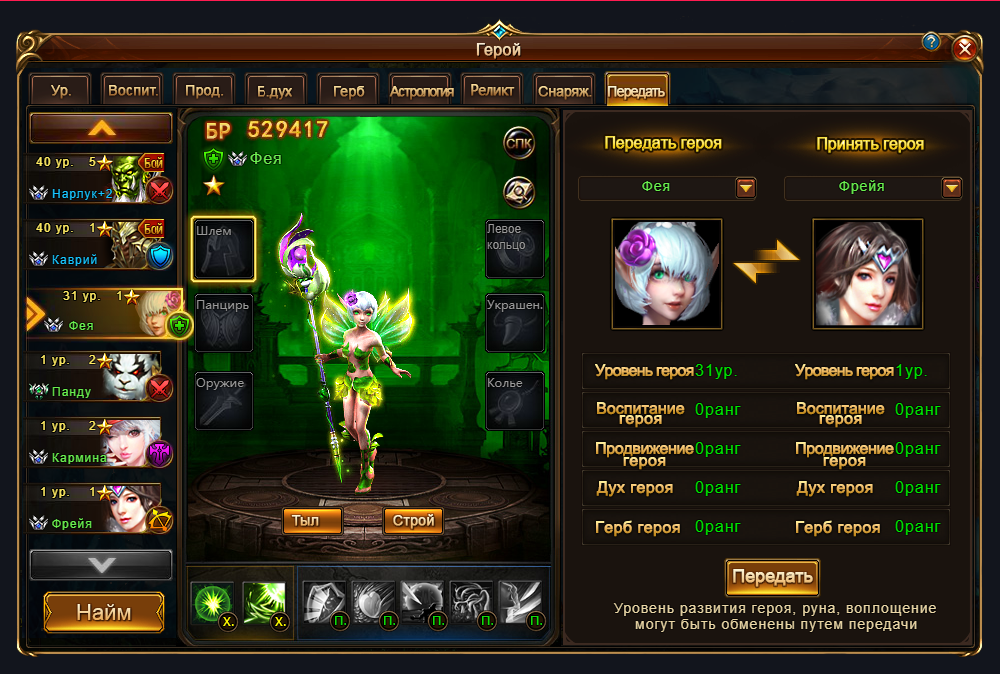This screenshot has width=1000, height=674.
Task: Confirm with the Передать button
Action: pos(772,577)
